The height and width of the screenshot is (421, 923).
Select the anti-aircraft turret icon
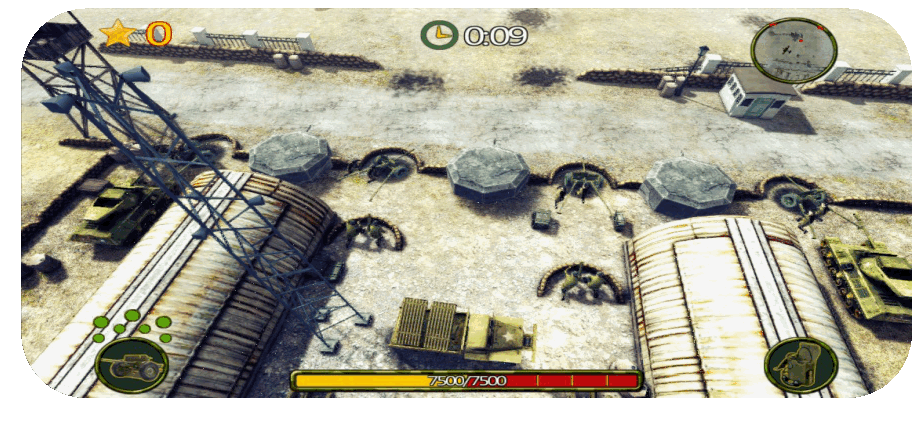pos(799,365)
